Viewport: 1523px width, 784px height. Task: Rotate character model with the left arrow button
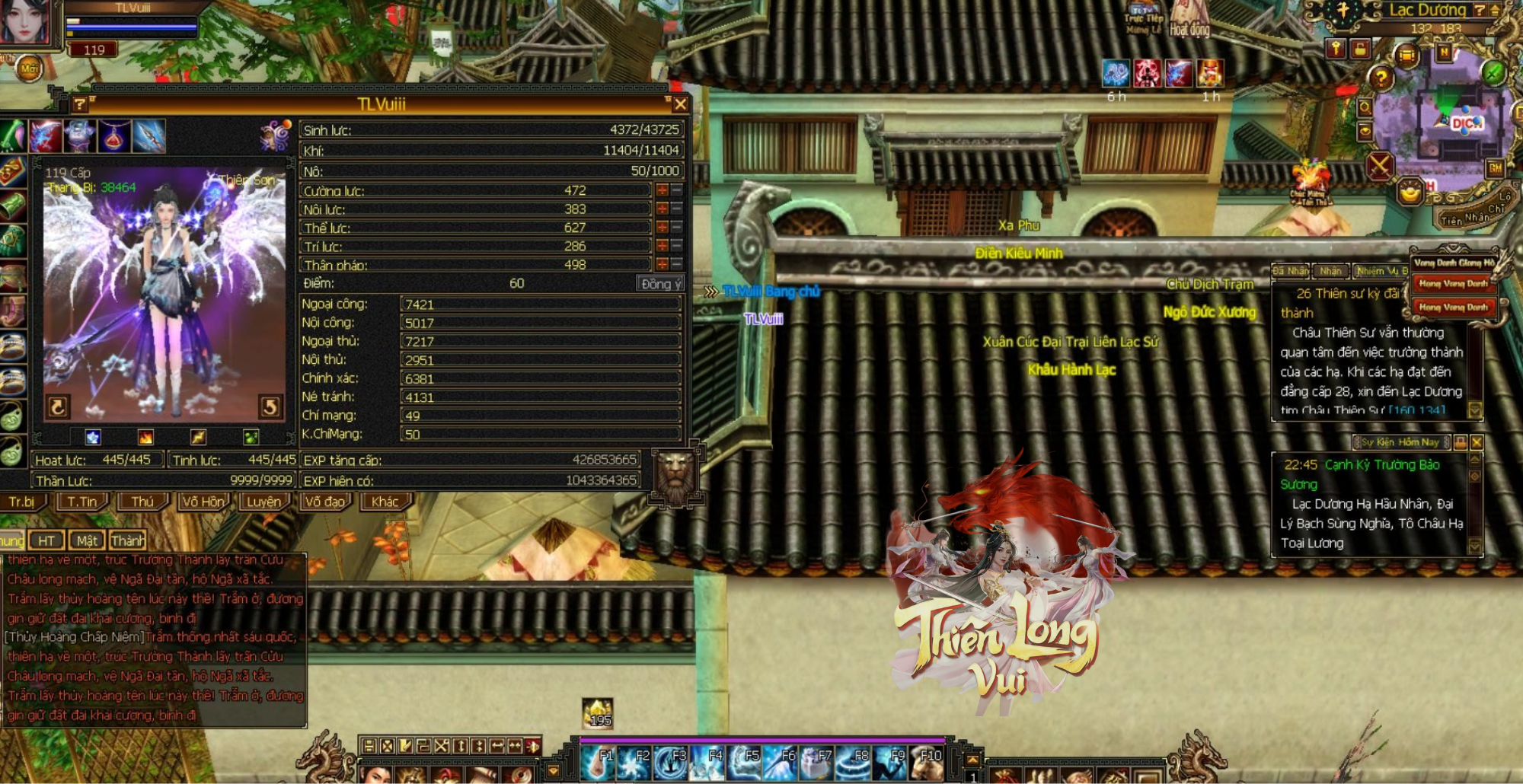point(58,407)
